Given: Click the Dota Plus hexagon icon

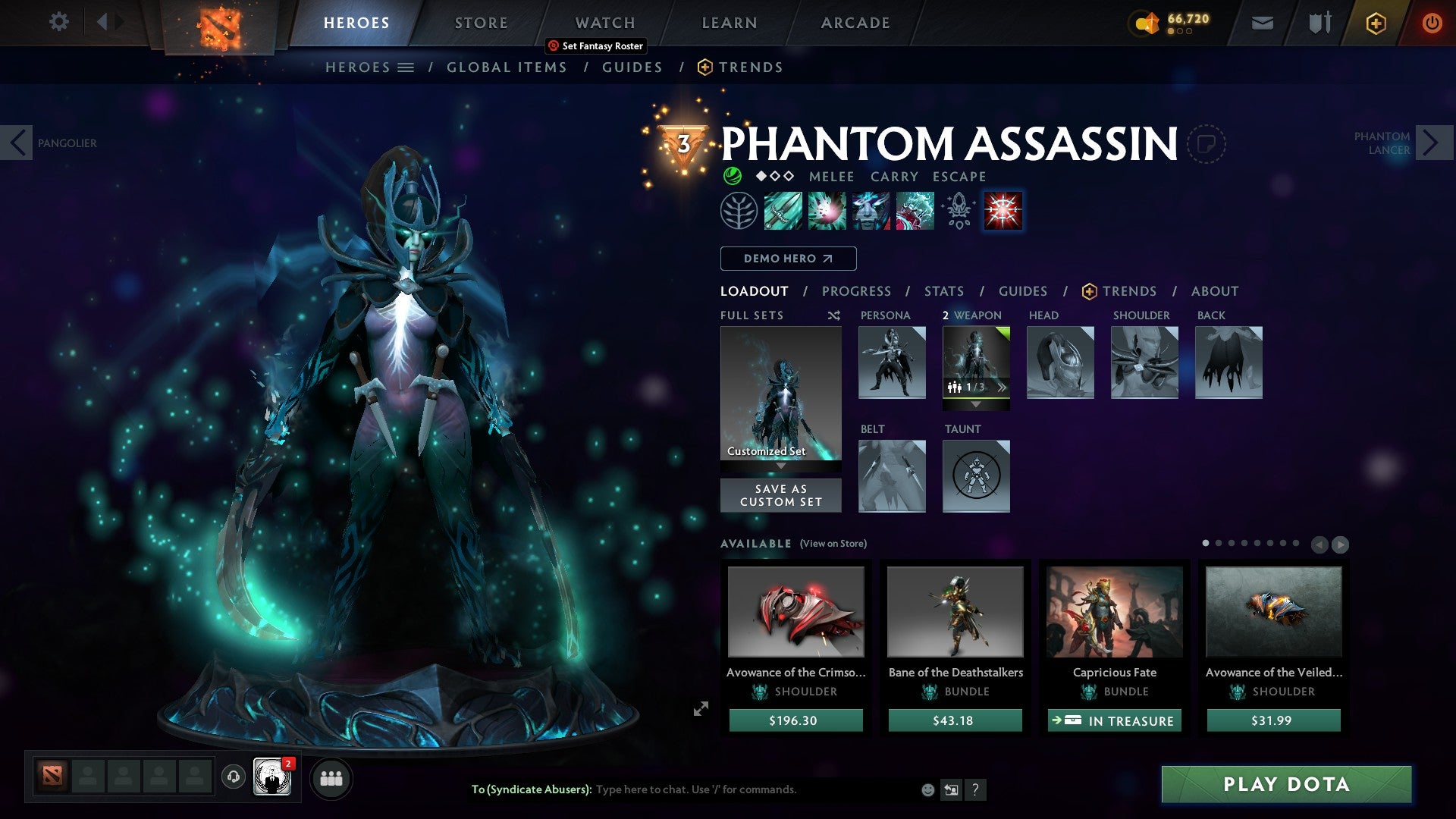Looking at the screenshot, I should 1375,23.
